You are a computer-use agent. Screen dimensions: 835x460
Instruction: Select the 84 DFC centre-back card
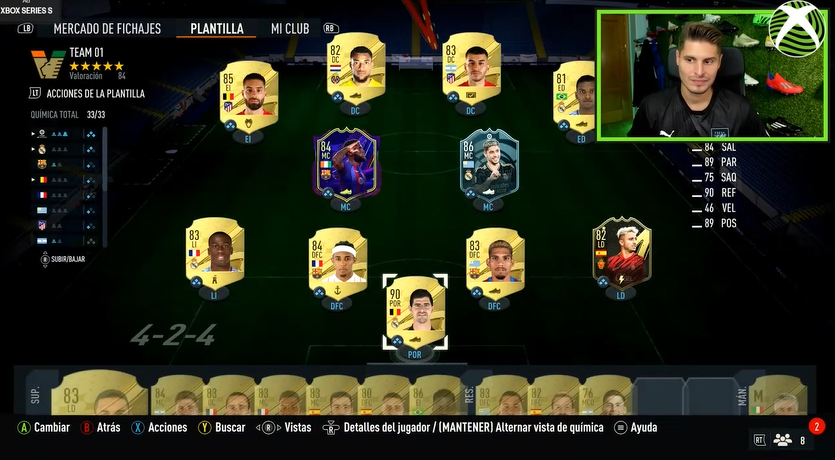click(337, 260)
